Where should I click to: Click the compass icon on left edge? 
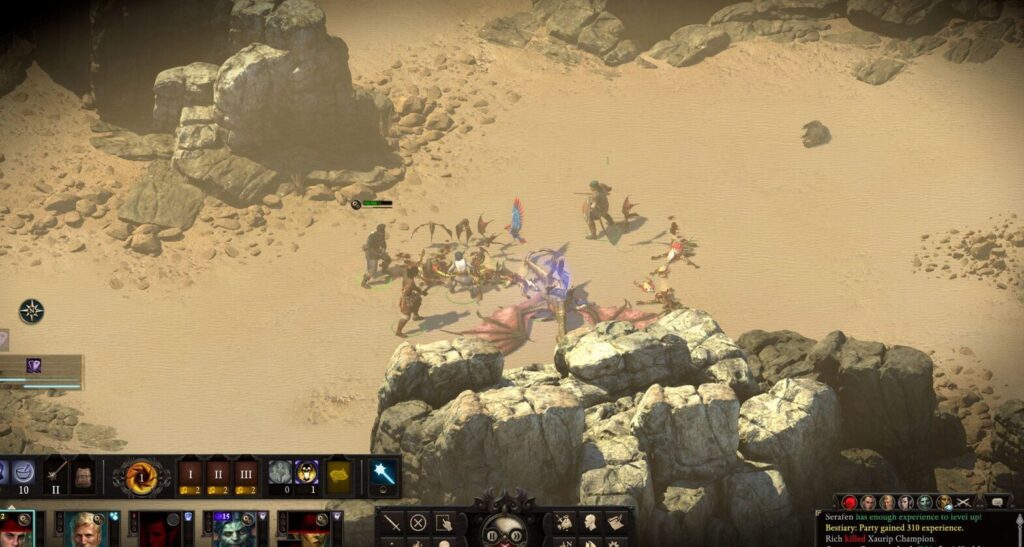[32, 311]
